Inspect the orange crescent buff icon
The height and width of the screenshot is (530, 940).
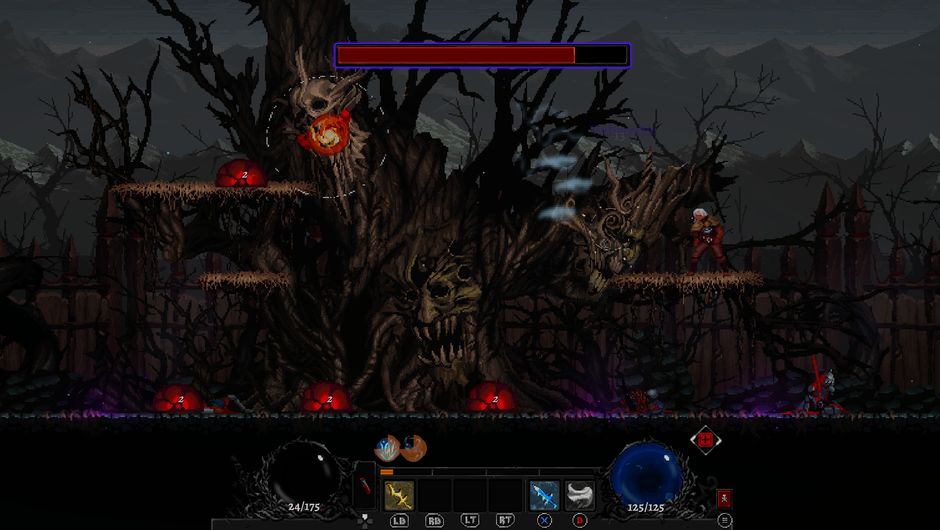pos(412,447)
